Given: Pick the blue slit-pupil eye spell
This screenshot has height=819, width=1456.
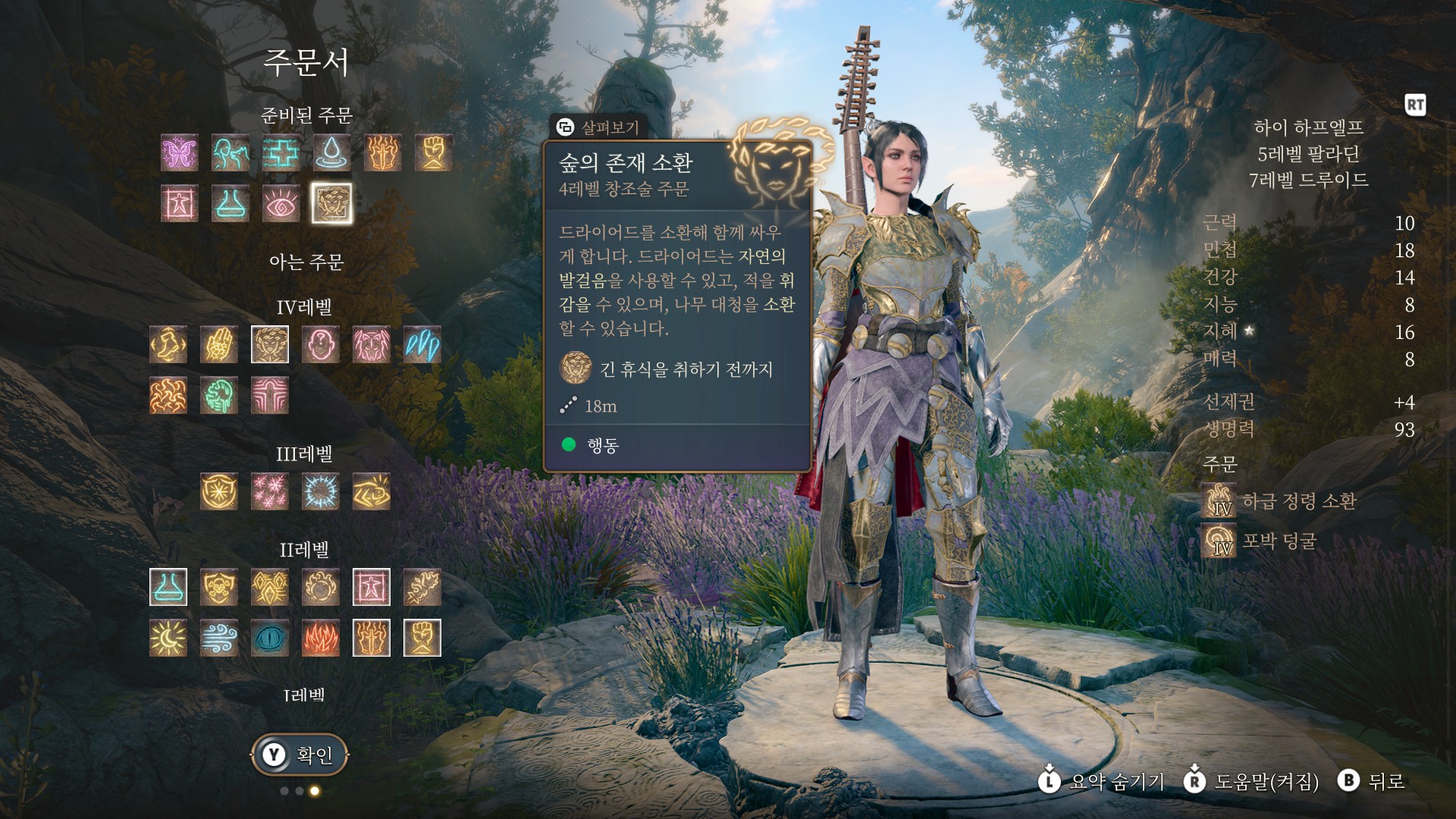Looking at the screenshot, I should (x=269, y=638).
